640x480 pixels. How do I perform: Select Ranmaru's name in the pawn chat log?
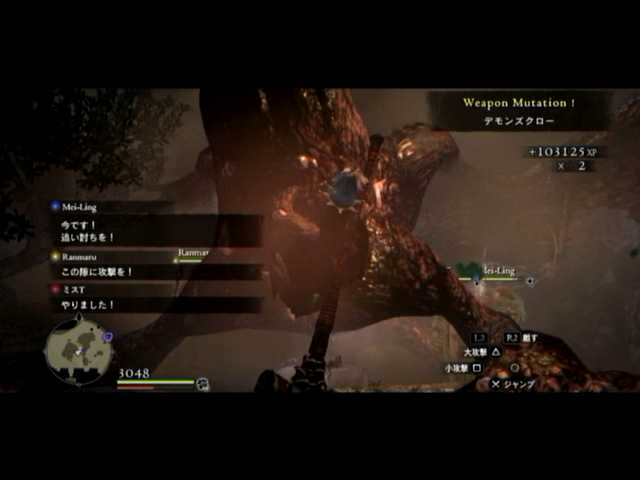pos(82,256)
